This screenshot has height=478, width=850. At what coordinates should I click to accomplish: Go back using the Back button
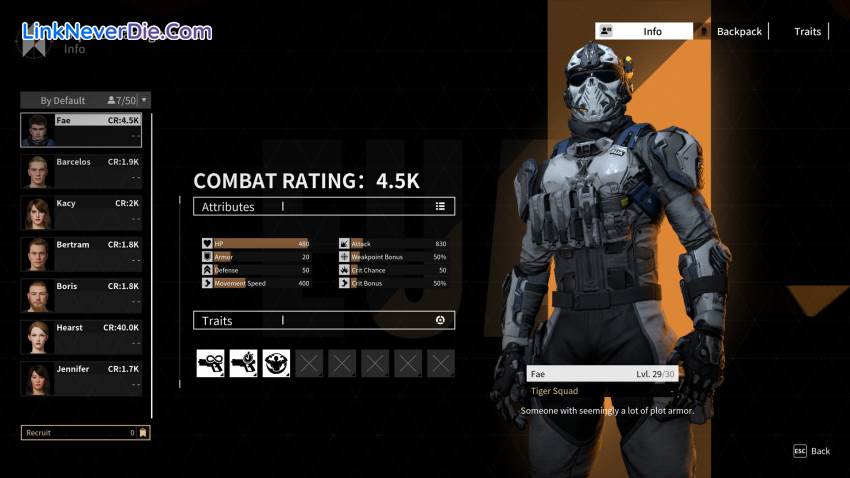(812, 451)
